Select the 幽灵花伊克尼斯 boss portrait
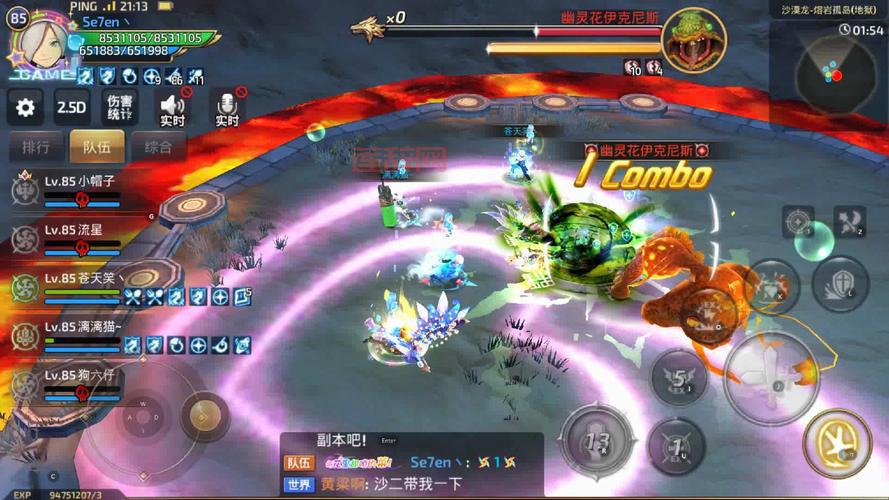Image resolution: width=889 pixels, height=500 pixels. tap(694, 40)
